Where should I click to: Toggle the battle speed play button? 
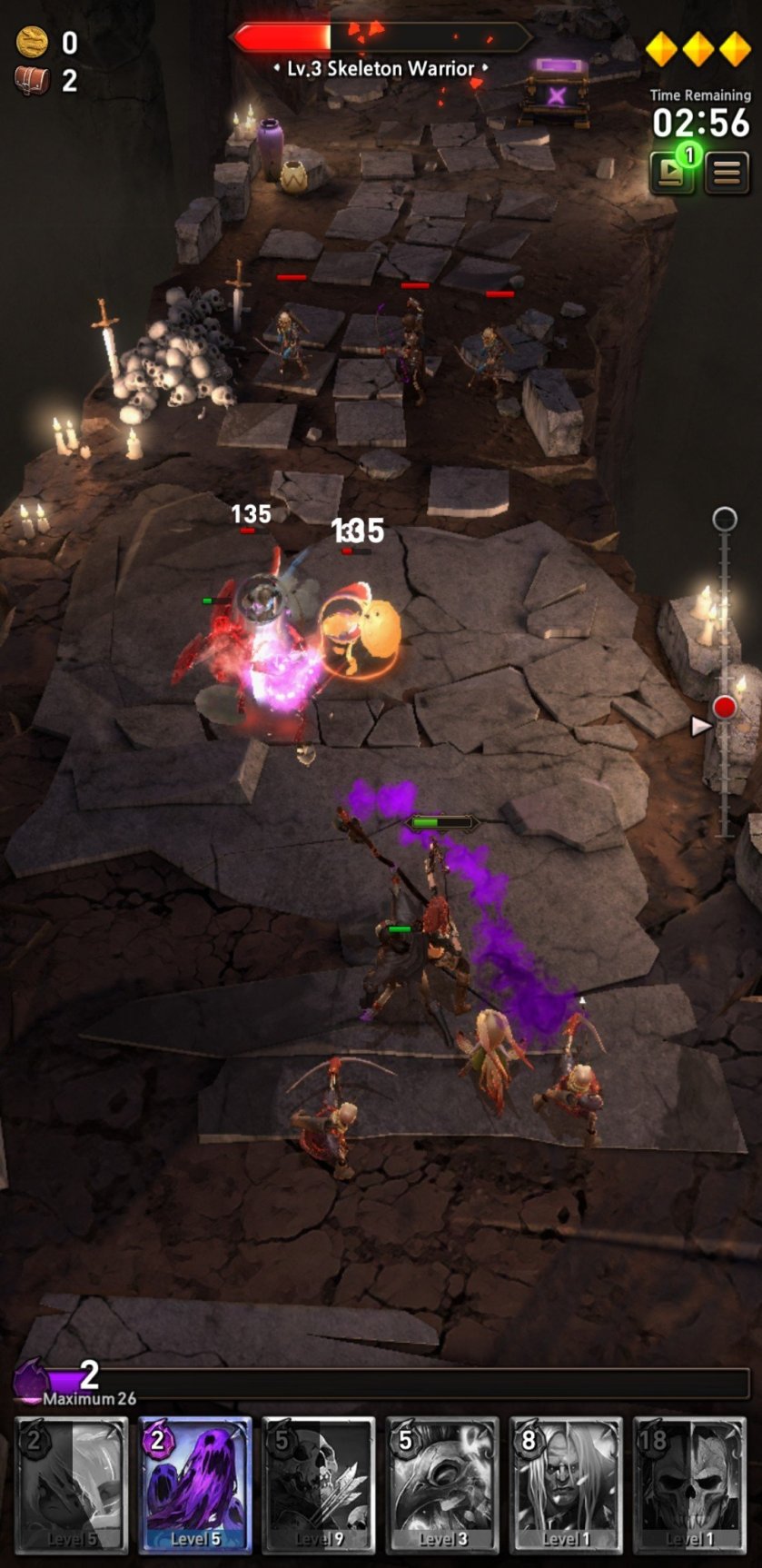[672, 172]
